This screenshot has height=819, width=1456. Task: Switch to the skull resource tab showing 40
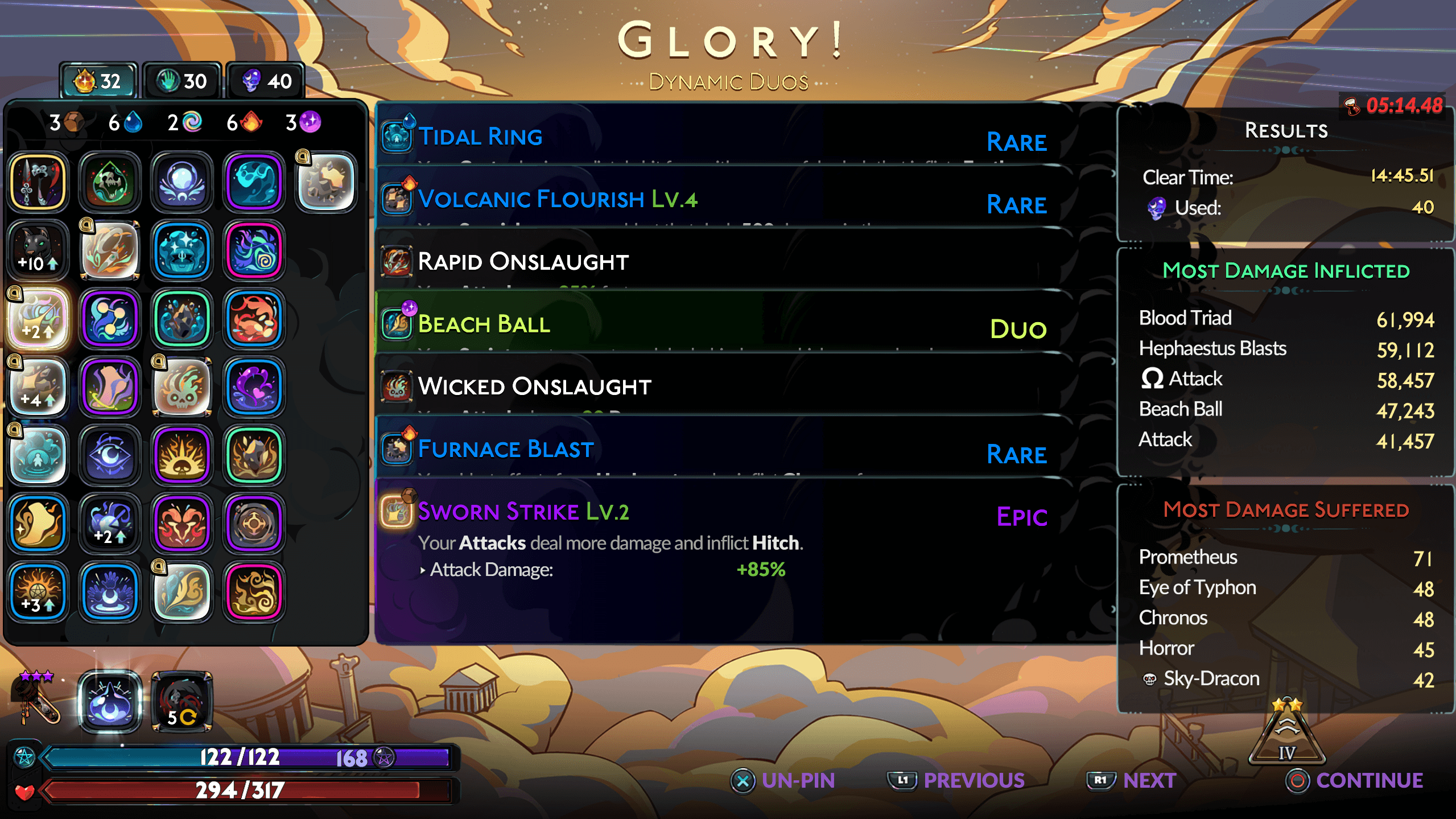tap(265, 80)
